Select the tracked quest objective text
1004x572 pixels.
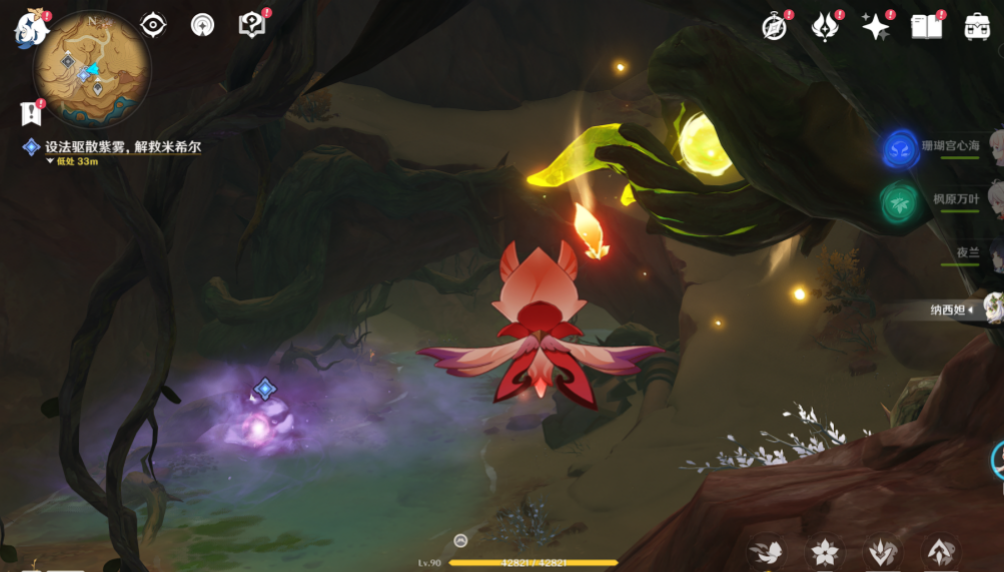point(123,147)
